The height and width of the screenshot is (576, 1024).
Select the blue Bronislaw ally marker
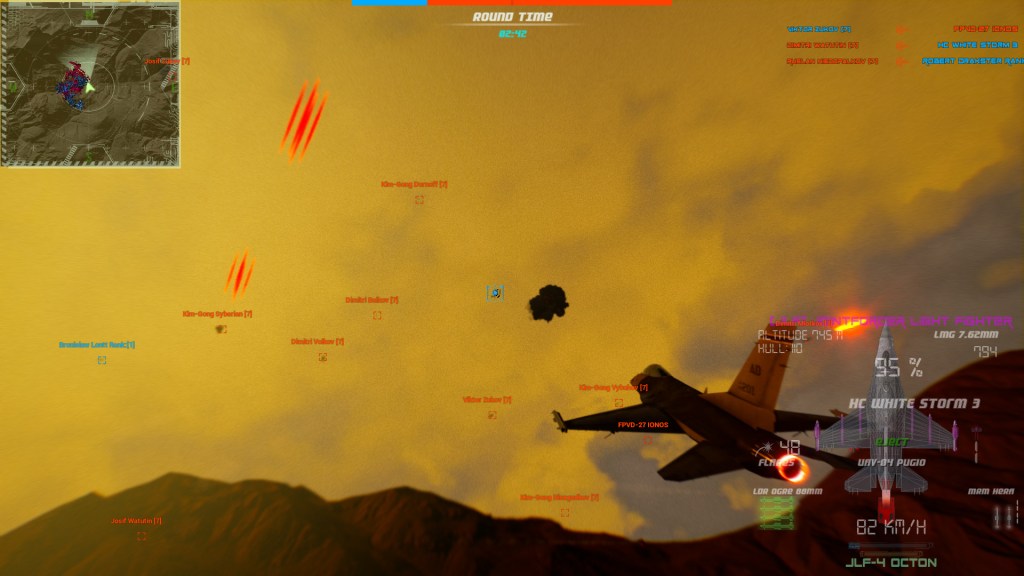pyautogui.click(x=102, y=360)
